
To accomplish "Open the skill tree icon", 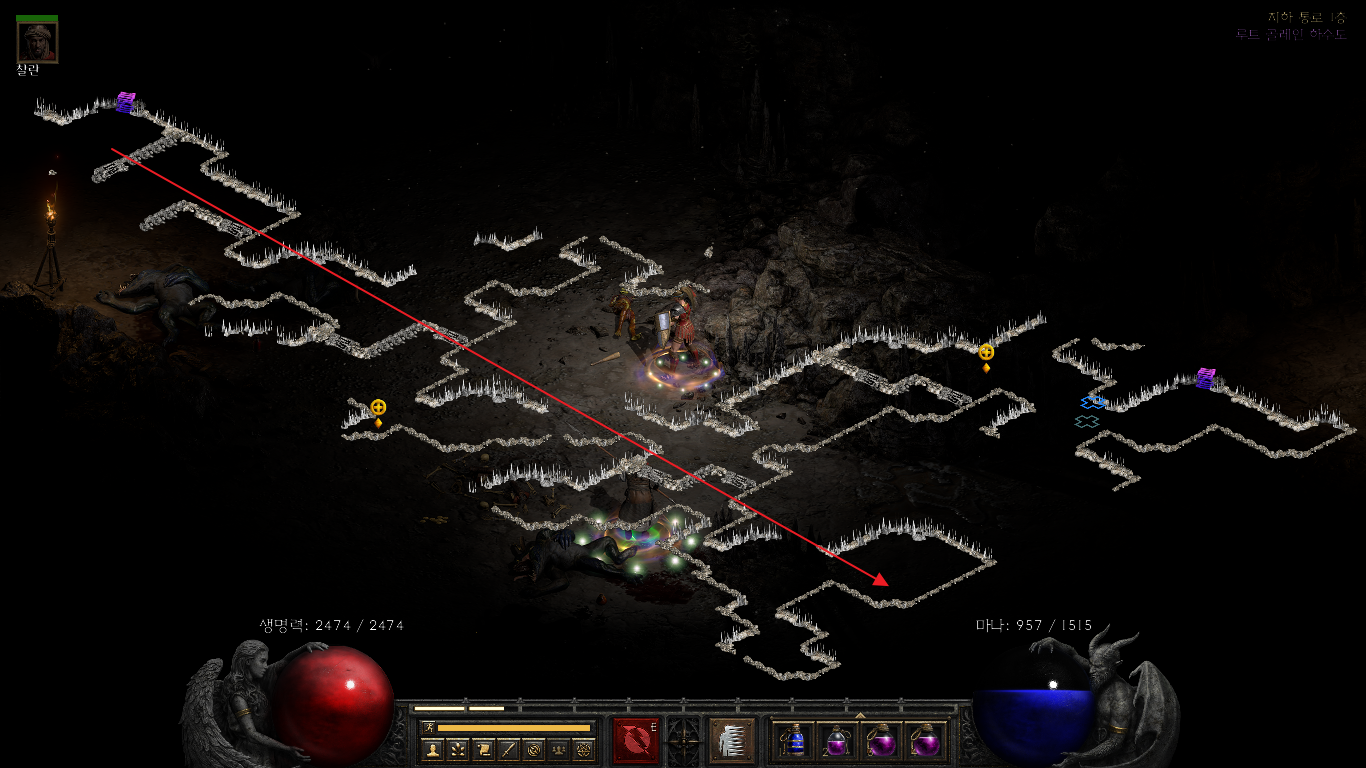I will coord(458,749).
